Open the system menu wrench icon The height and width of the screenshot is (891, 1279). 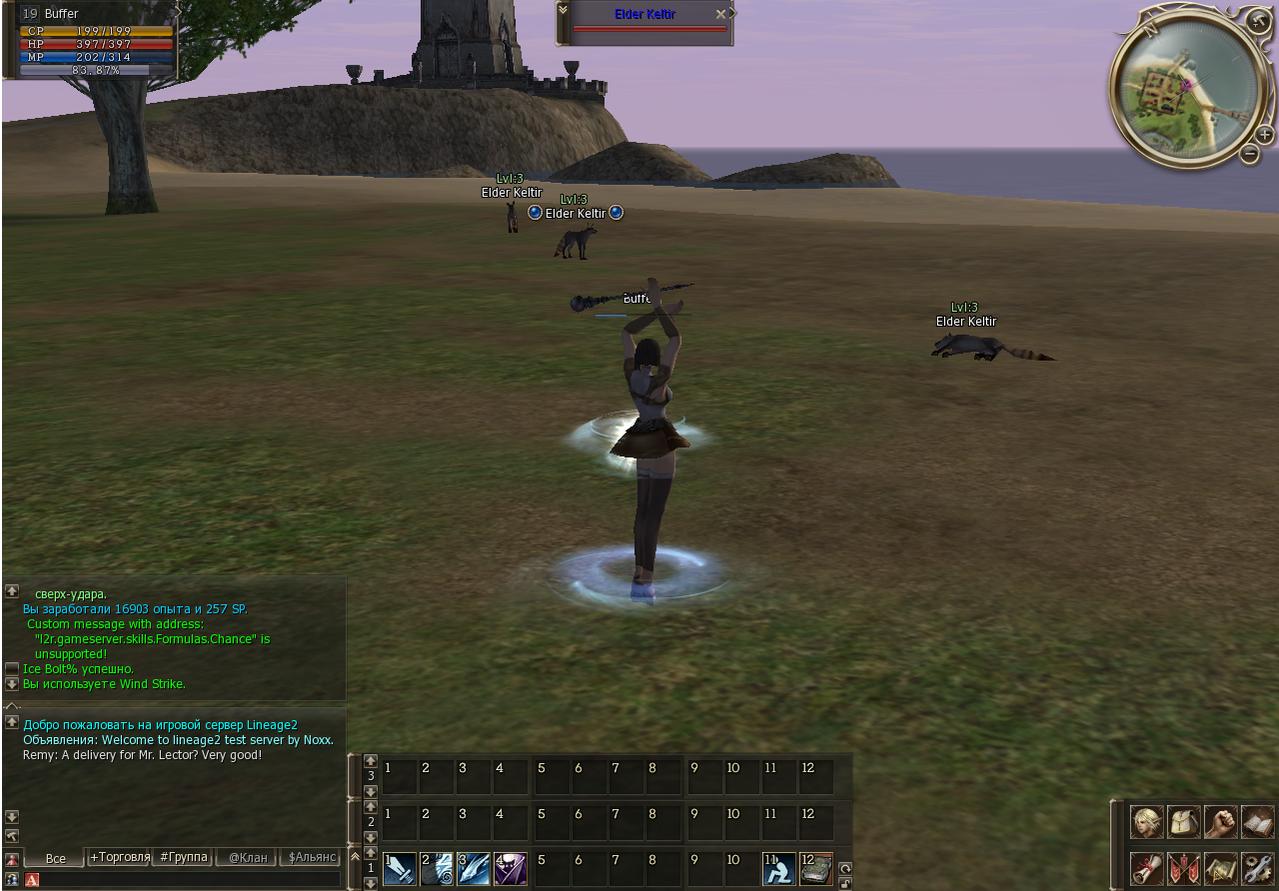tap(1257, 868)
